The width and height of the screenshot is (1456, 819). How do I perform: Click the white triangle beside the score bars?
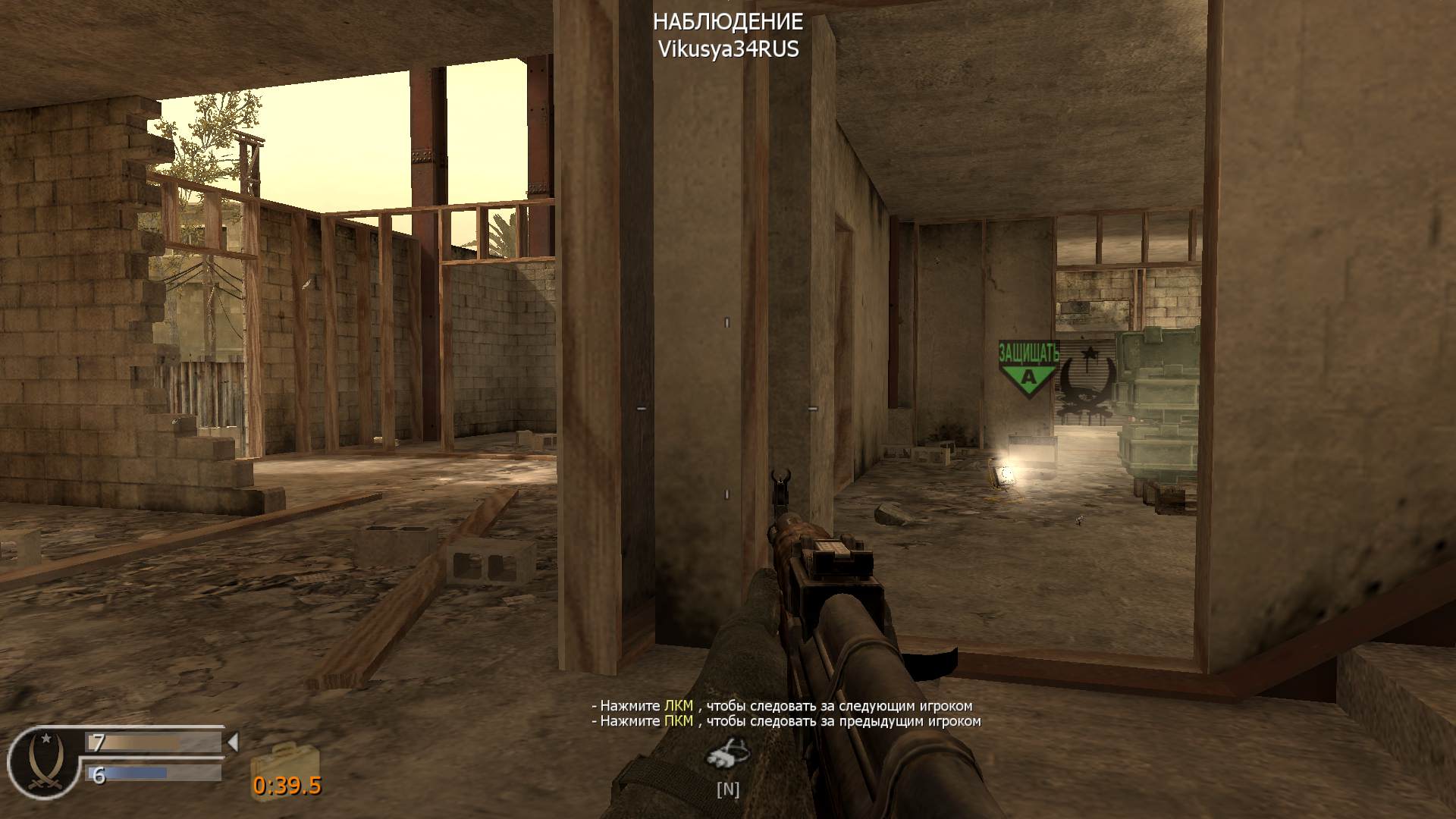[x=234, y=742]
